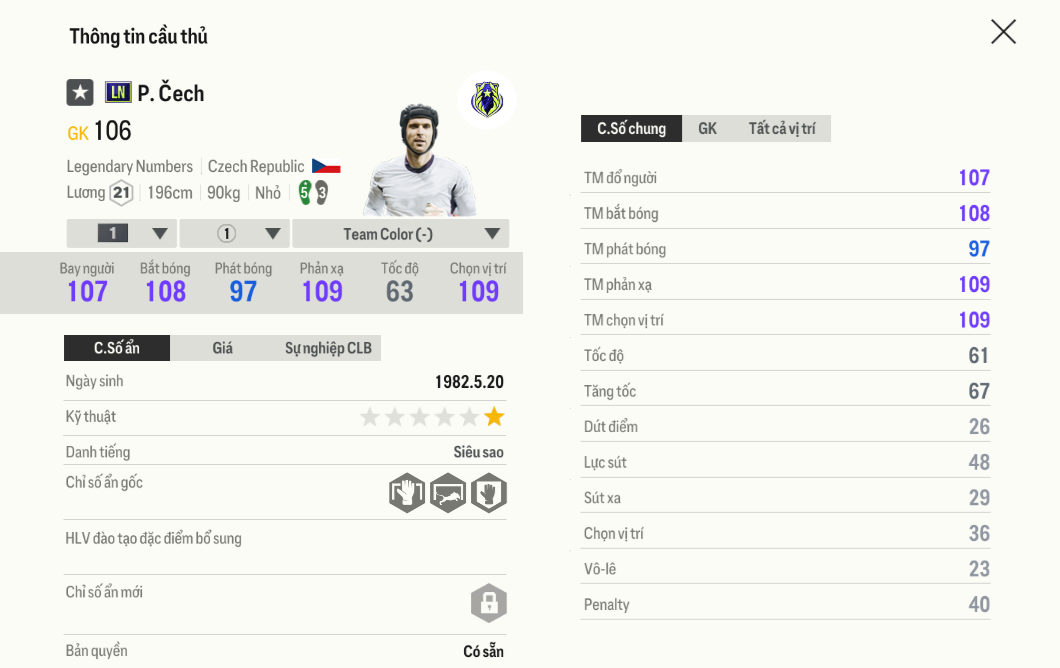Toggle the favorite star icon
The image size is (1060, 668).
click(x=80, y=93)
